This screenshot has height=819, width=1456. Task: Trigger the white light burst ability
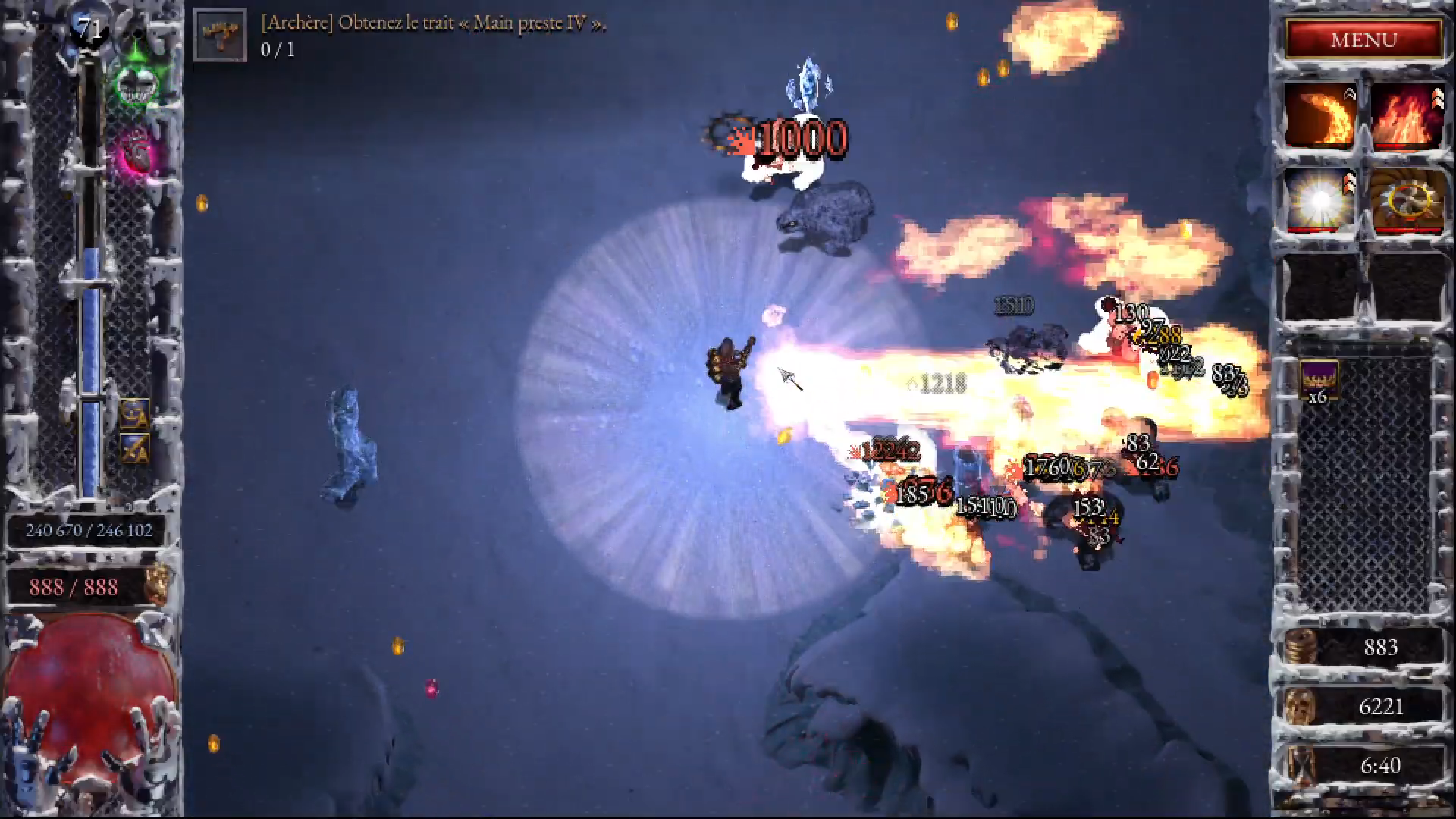click(1320, 201)
